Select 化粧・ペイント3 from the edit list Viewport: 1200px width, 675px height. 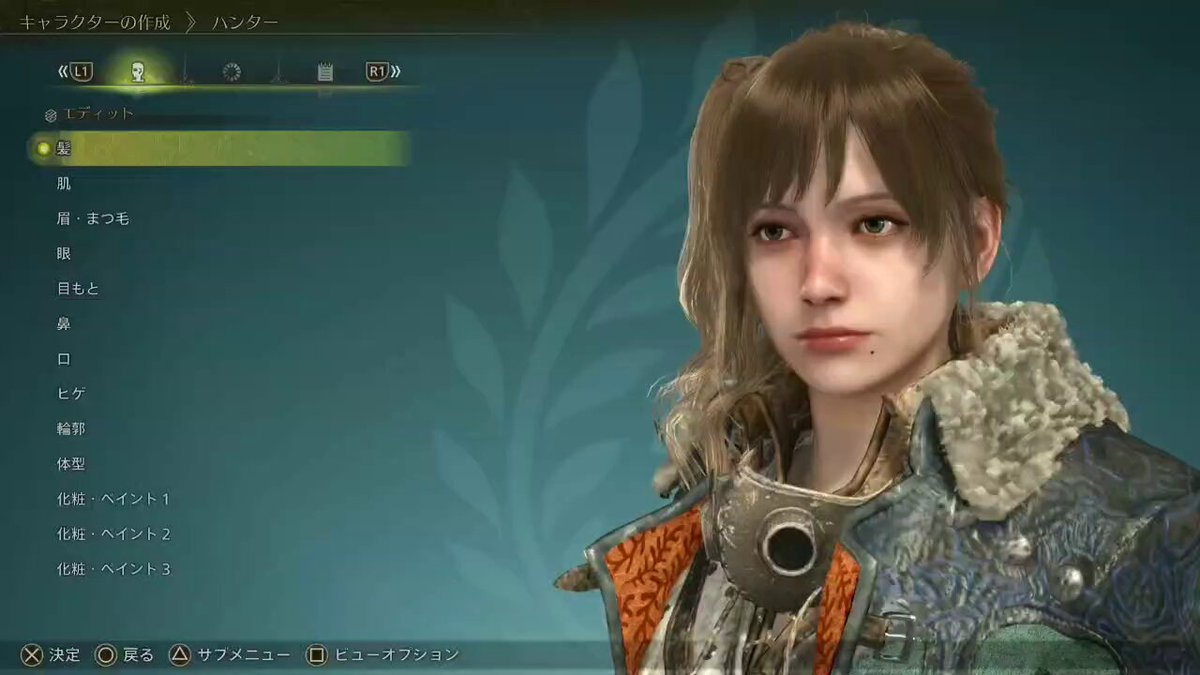(x=113, y=569)
